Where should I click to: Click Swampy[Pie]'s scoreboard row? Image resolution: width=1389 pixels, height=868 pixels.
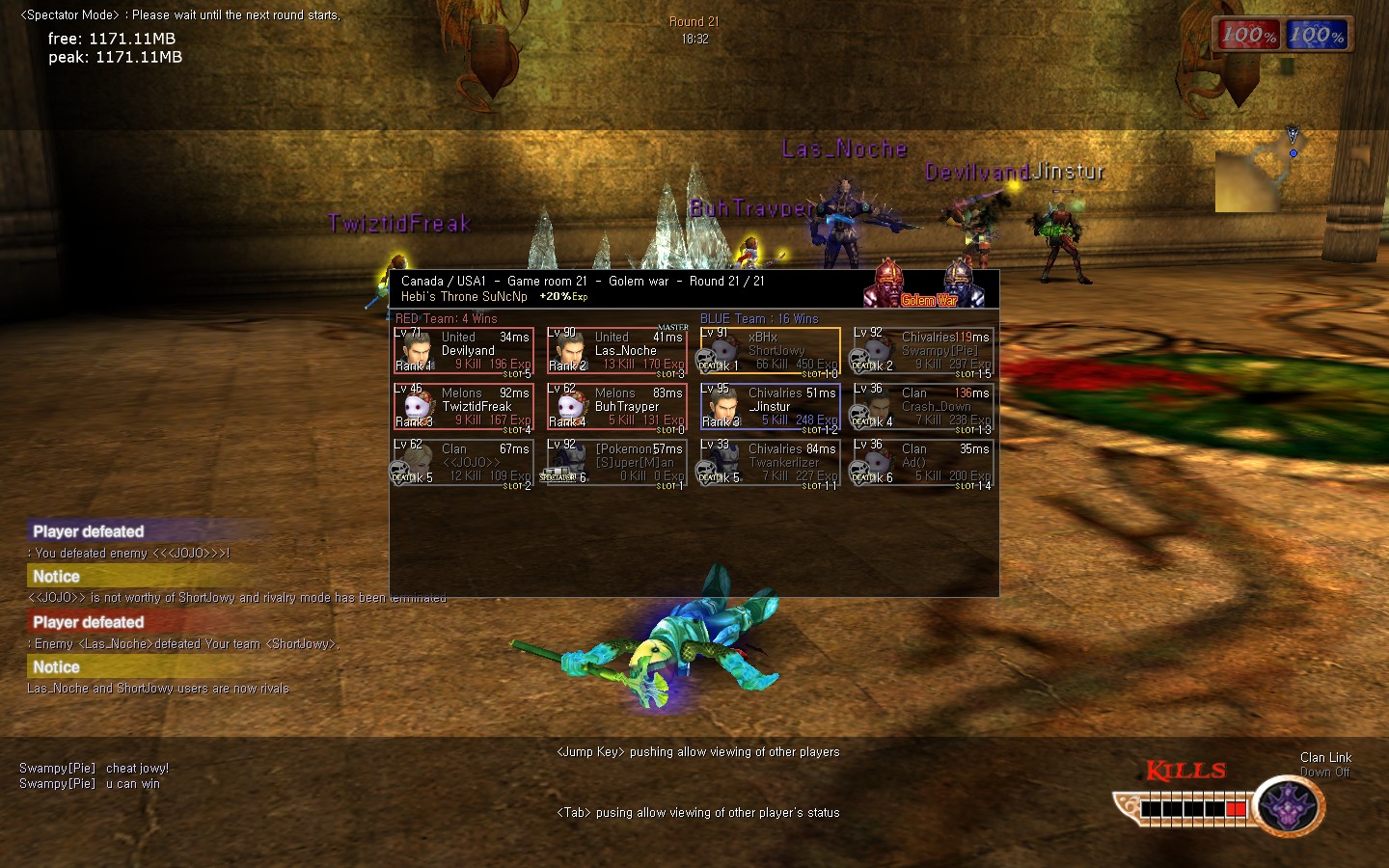point(923,351)
